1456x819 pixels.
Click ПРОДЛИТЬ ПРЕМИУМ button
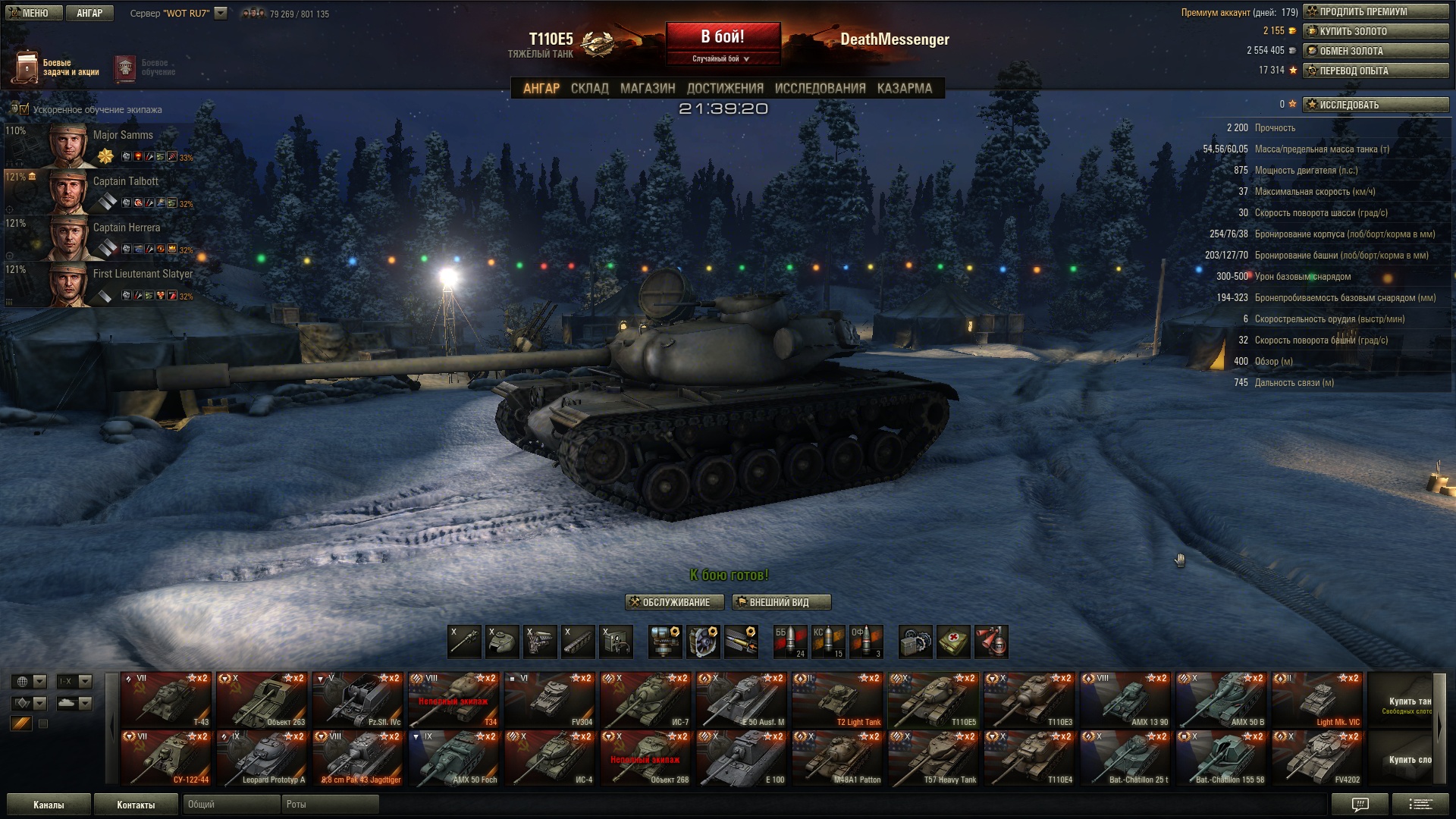(1376, 11)
